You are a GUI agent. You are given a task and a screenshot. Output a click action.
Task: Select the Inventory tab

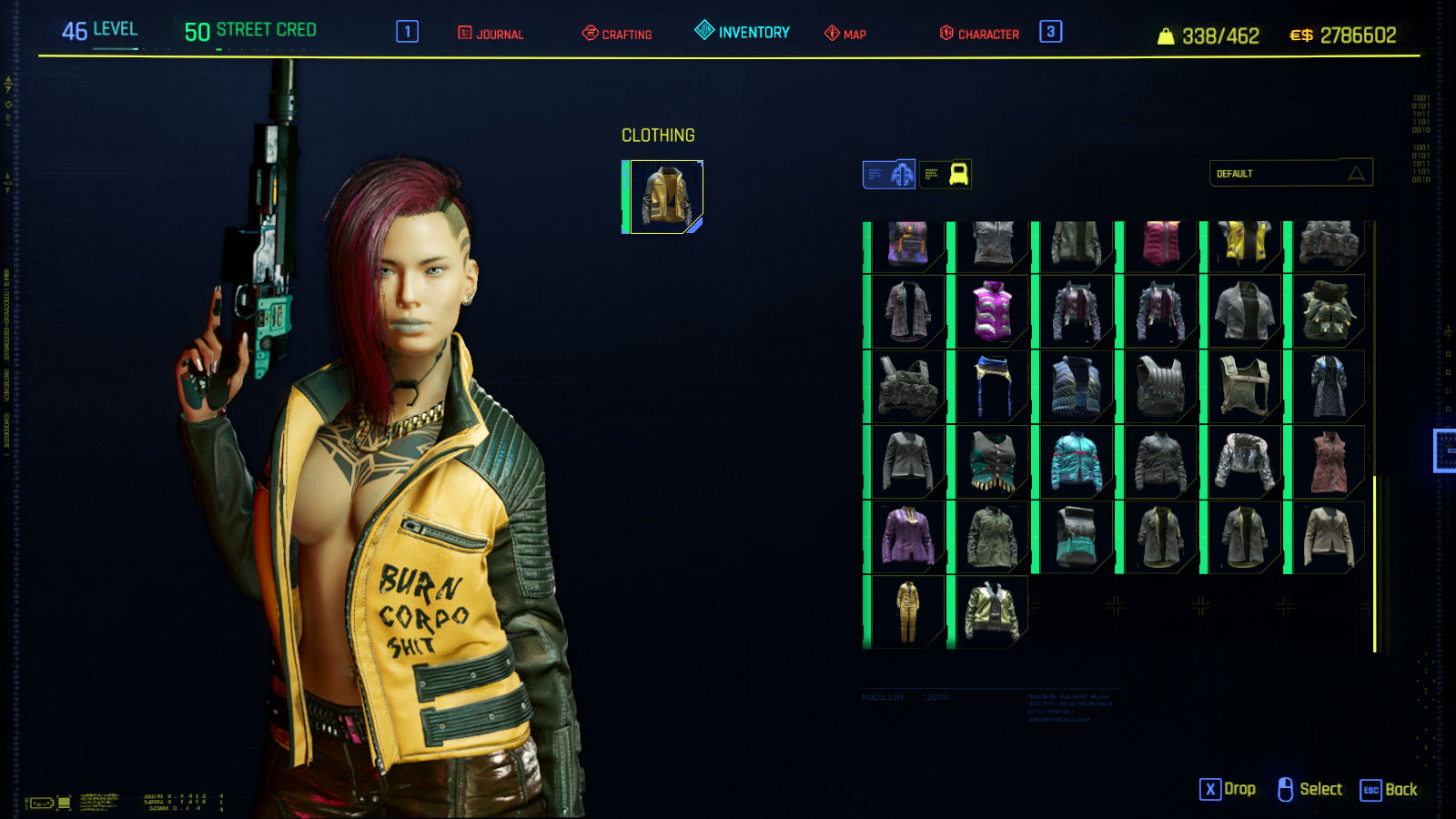(743, 32)
